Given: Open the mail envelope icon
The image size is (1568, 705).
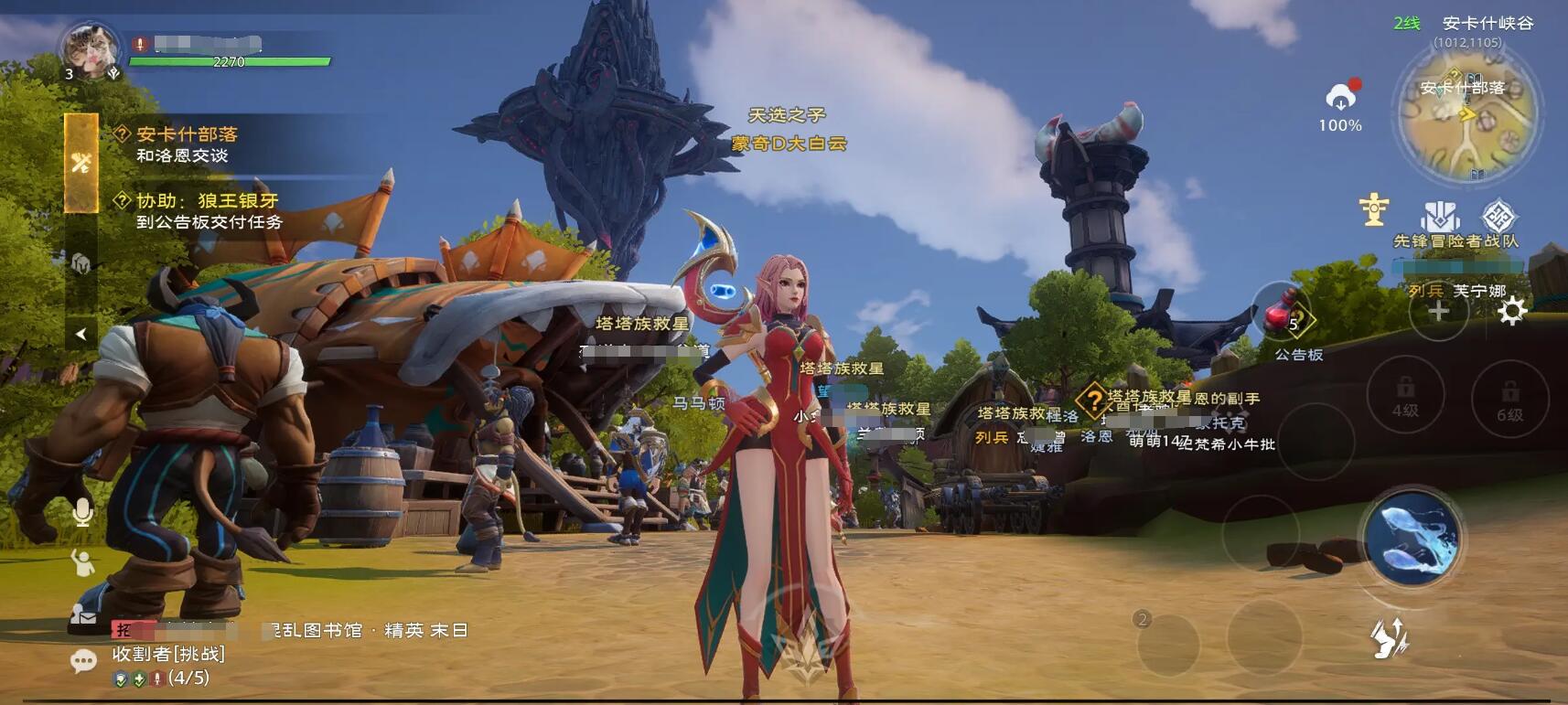Looking at the screenshot, I should point(82,615).
